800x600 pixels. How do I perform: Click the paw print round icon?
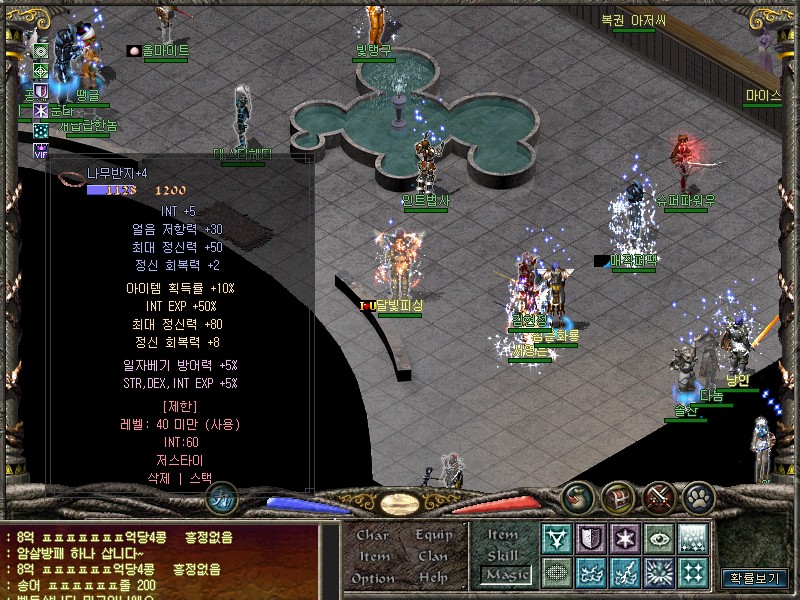(699, 496)
